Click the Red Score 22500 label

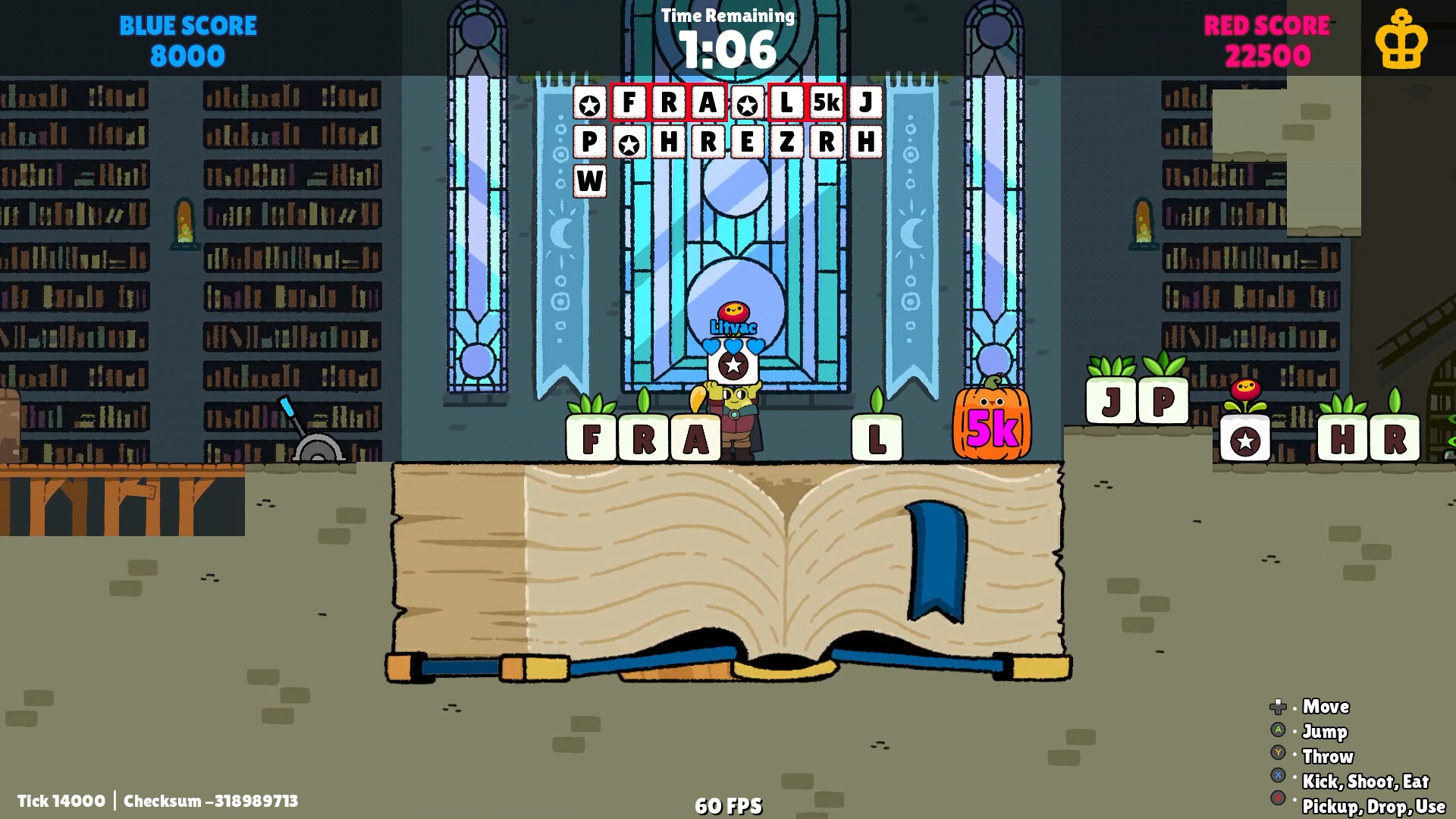[x=1268, y=38]
